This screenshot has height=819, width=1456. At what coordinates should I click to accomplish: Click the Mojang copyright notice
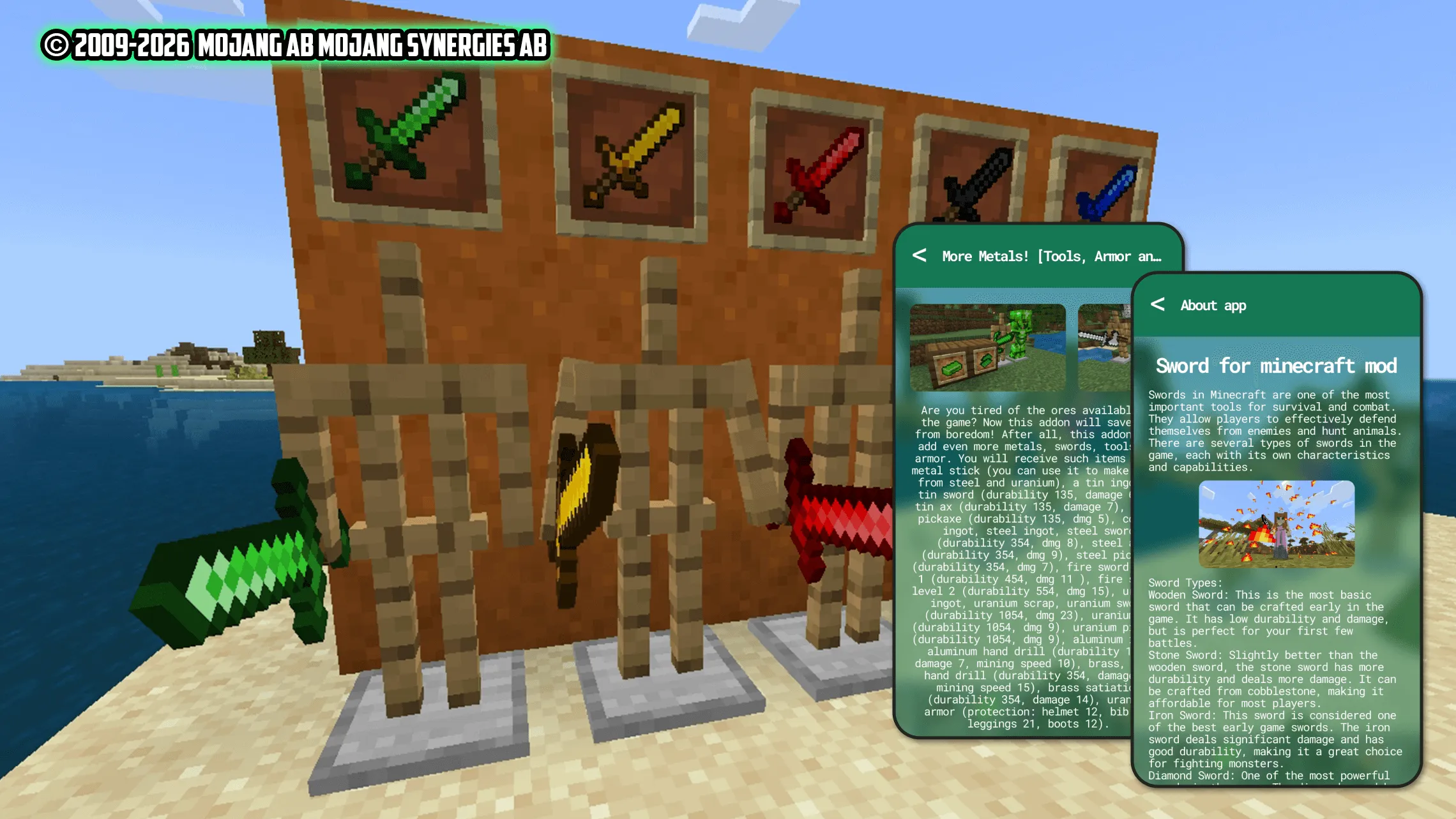point(294,46)
